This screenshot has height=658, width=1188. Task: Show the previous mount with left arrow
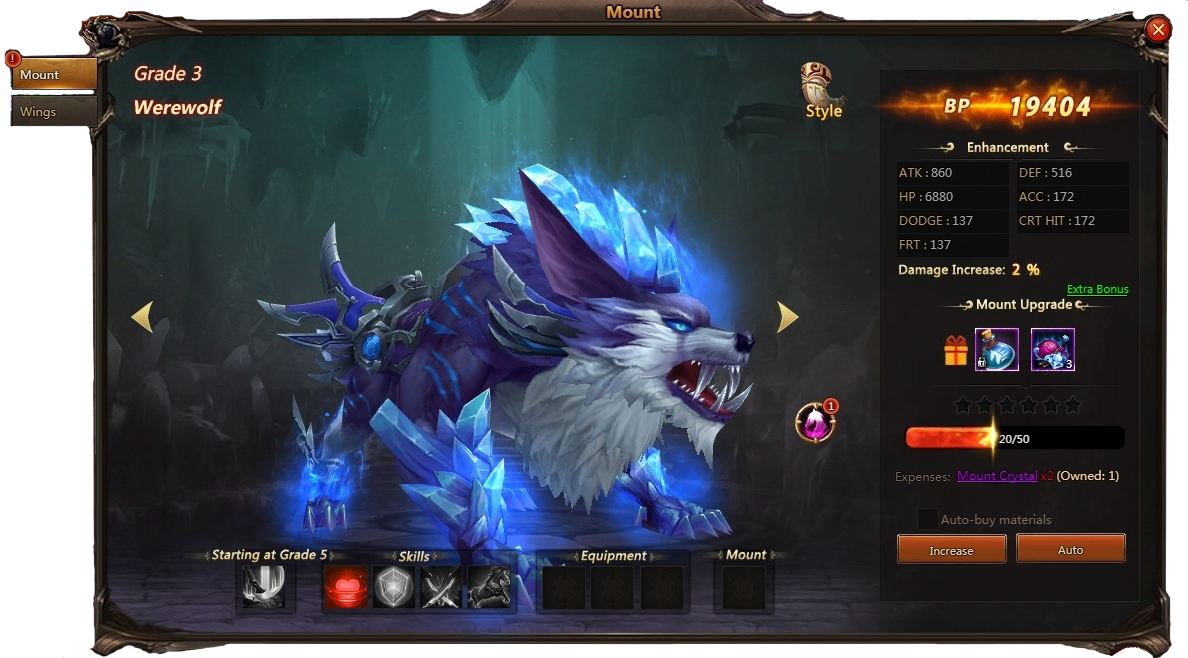coord(142,317)
